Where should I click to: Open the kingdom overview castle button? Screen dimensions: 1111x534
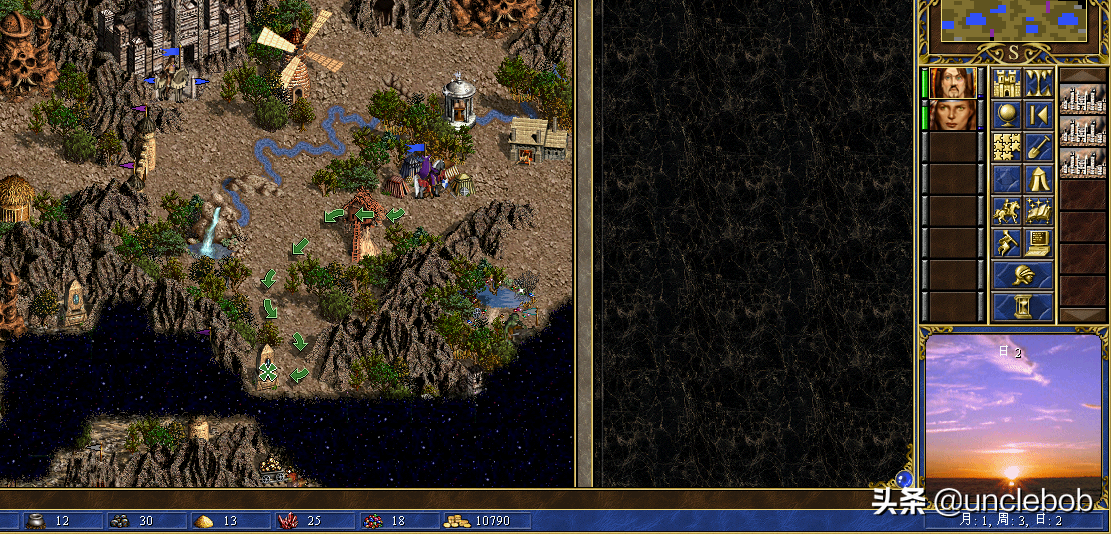click(x=1006, y=83)
